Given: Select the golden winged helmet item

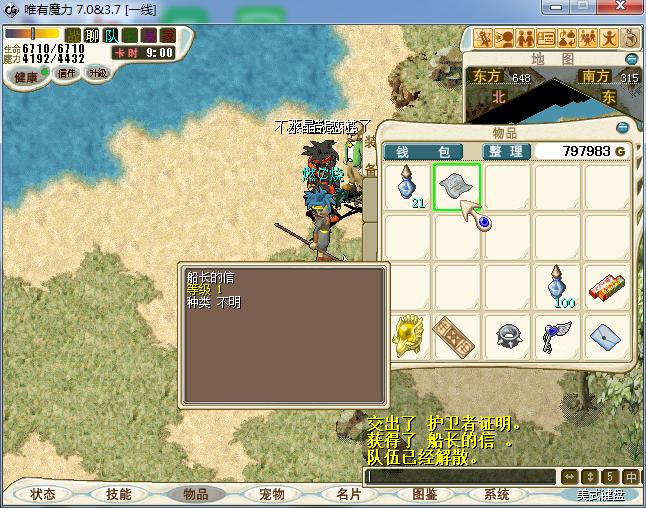Looking at the screenshot, I should 407,337.
